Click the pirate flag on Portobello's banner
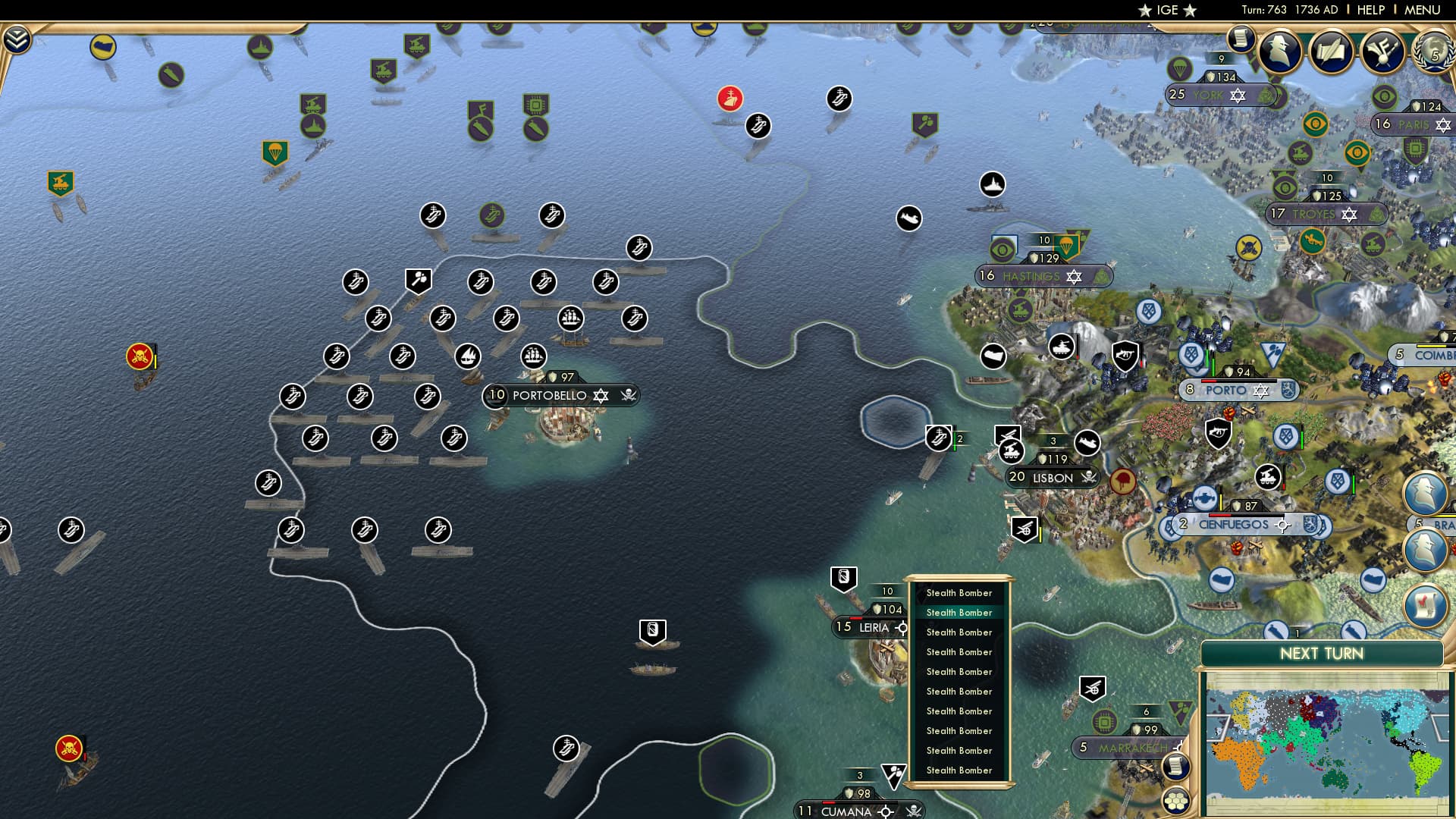The width and height of the screenshot is (1456, 819). click(625, 395)
